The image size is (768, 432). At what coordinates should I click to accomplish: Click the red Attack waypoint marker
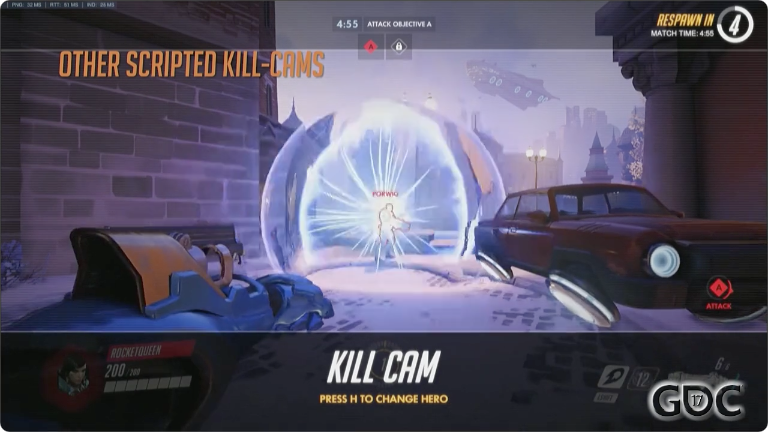[718, 289]
